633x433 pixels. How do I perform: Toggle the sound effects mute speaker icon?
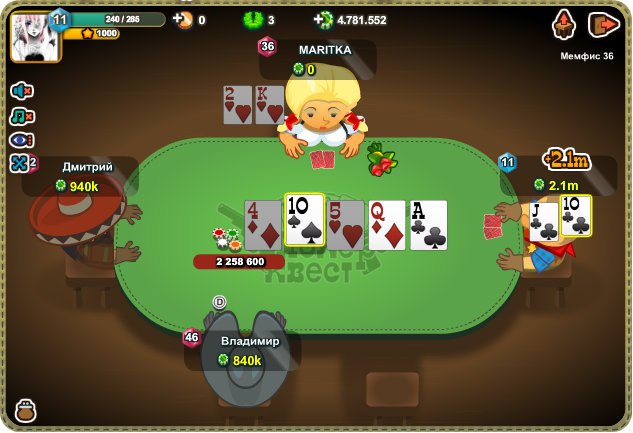[21, 91]
